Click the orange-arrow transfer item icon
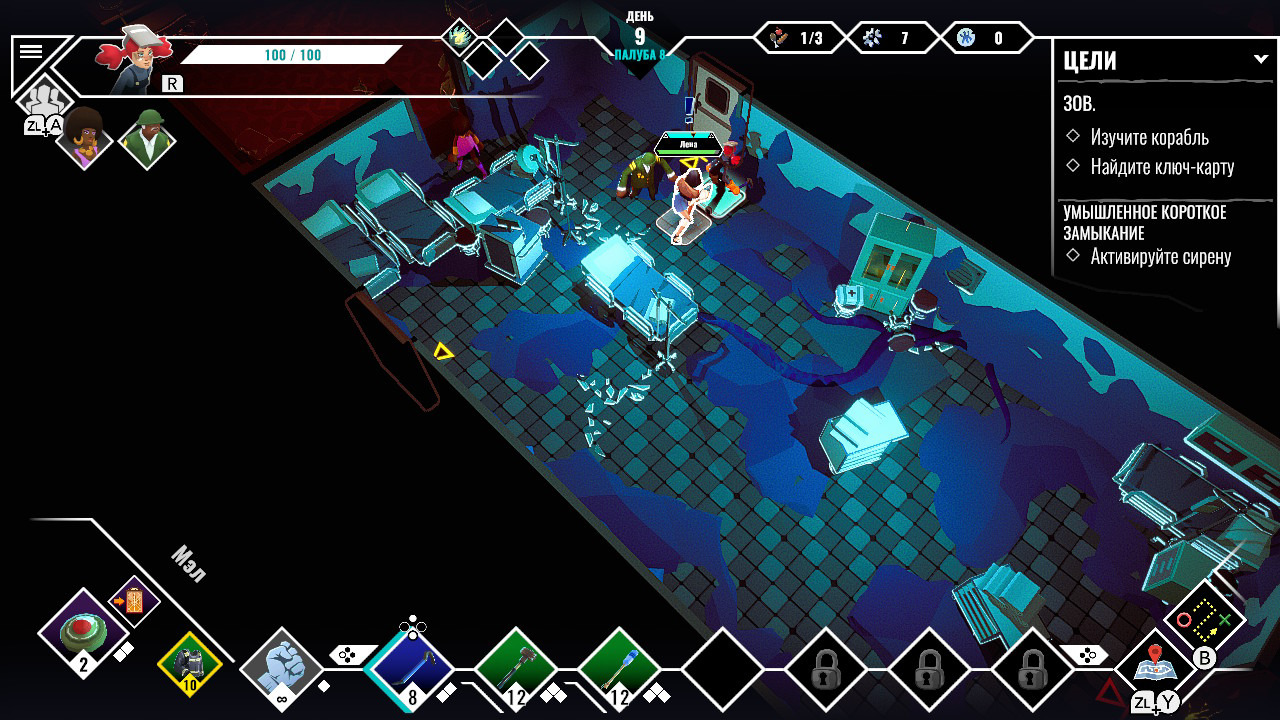The image size is (1280, 720). 134,601
